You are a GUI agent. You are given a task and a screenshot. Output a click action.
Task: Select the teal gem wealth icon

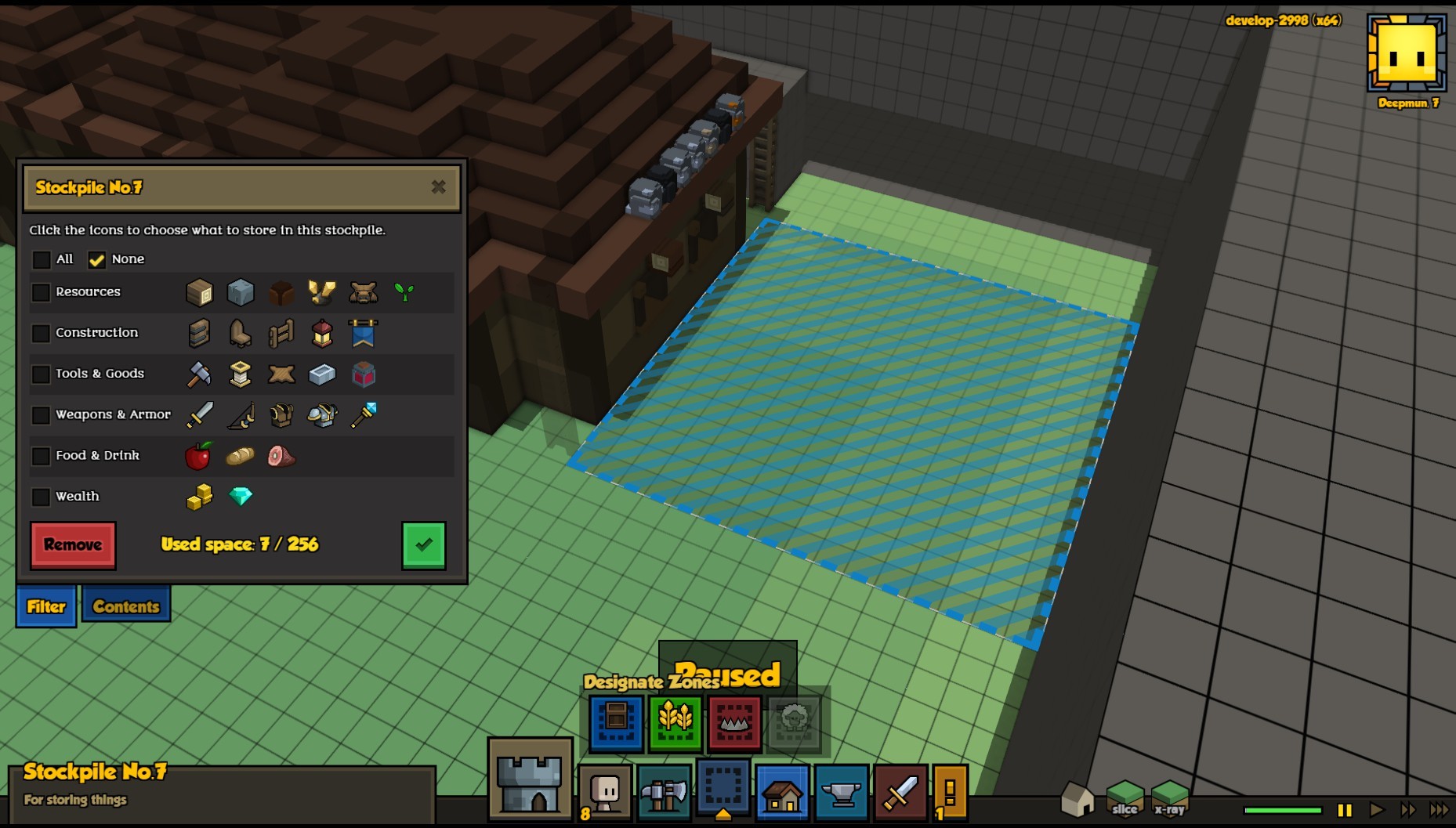pyautogui.click(x=241, y=496)
